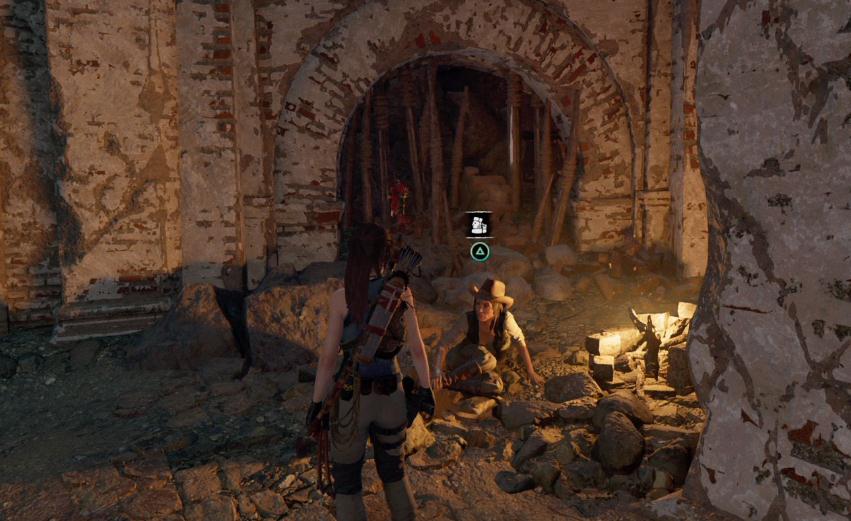Screen dimensions: 851x521
Task: Select the merchant interaction icon above the NPC
Action: tap(479, 224)
